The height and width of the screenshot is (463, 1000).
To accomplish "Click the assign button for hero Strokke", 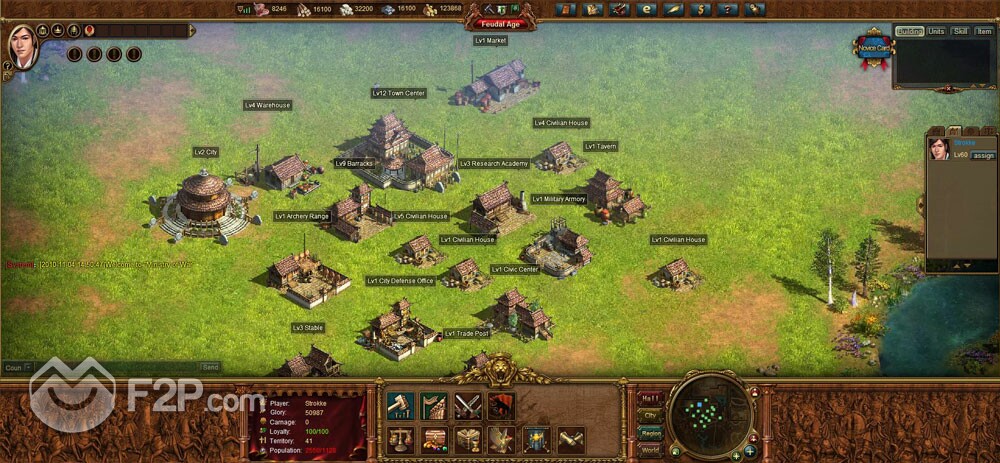I will [983, 156].
